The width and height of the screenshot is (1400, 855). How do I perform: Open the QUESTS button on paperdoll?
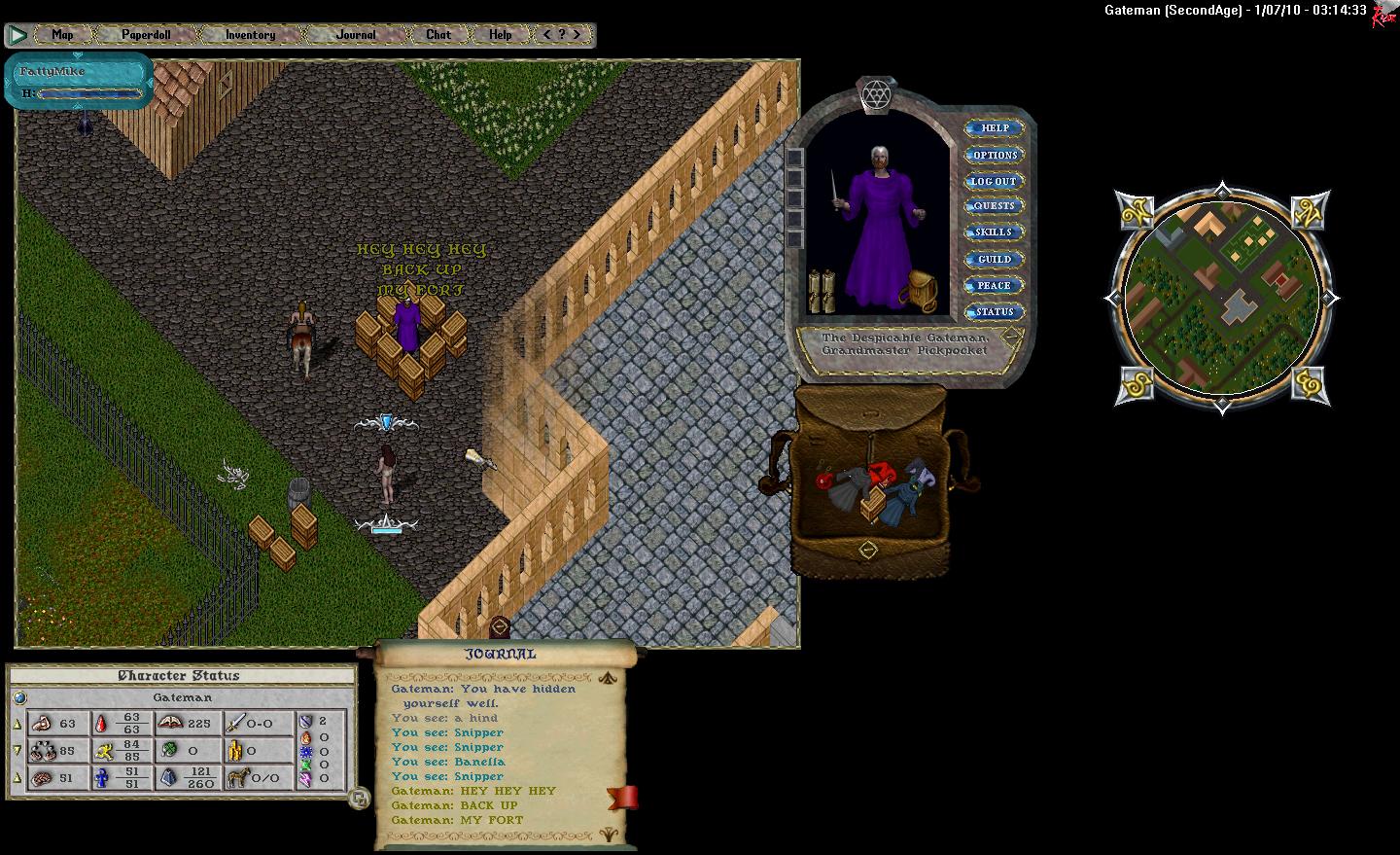point(994,206)
